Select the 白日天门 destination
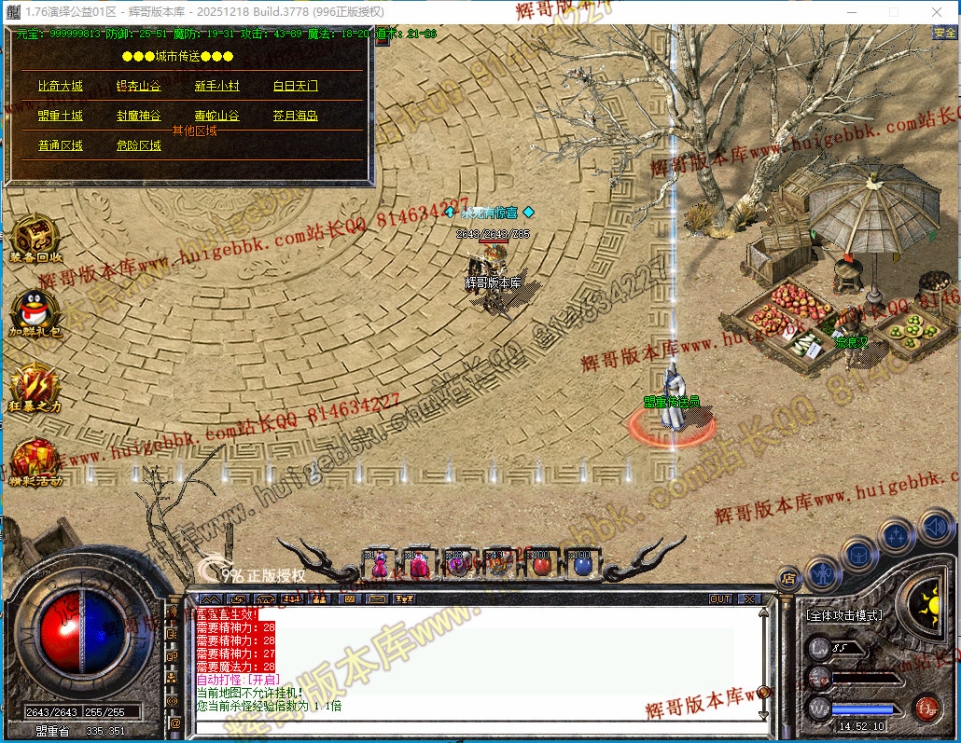The width and height of the screenshot is (961, 743). (295, 86)
